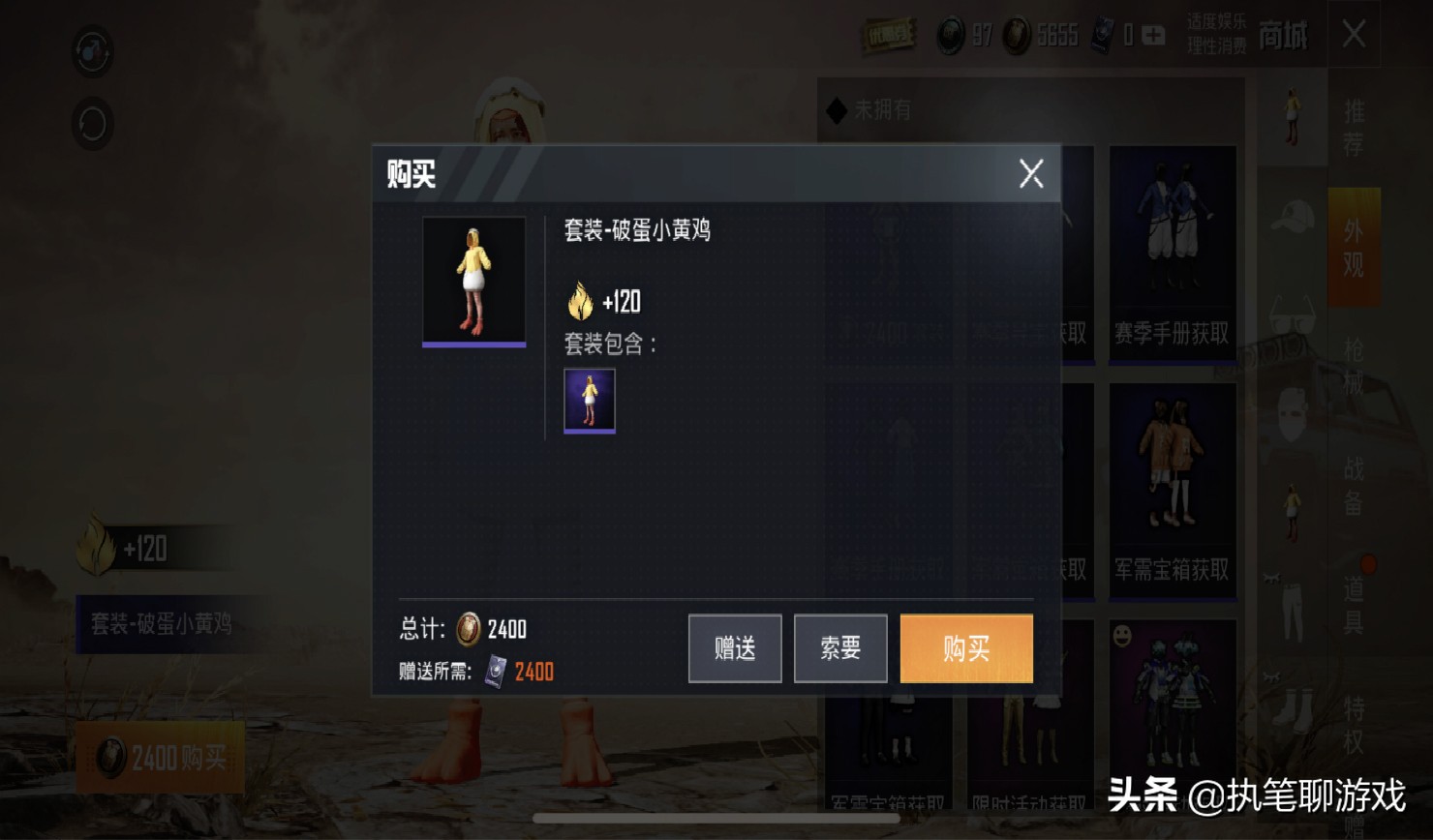
Task: Click the orange 购买 purchase button
Action: pyautogui.click(x=965, y=648)
